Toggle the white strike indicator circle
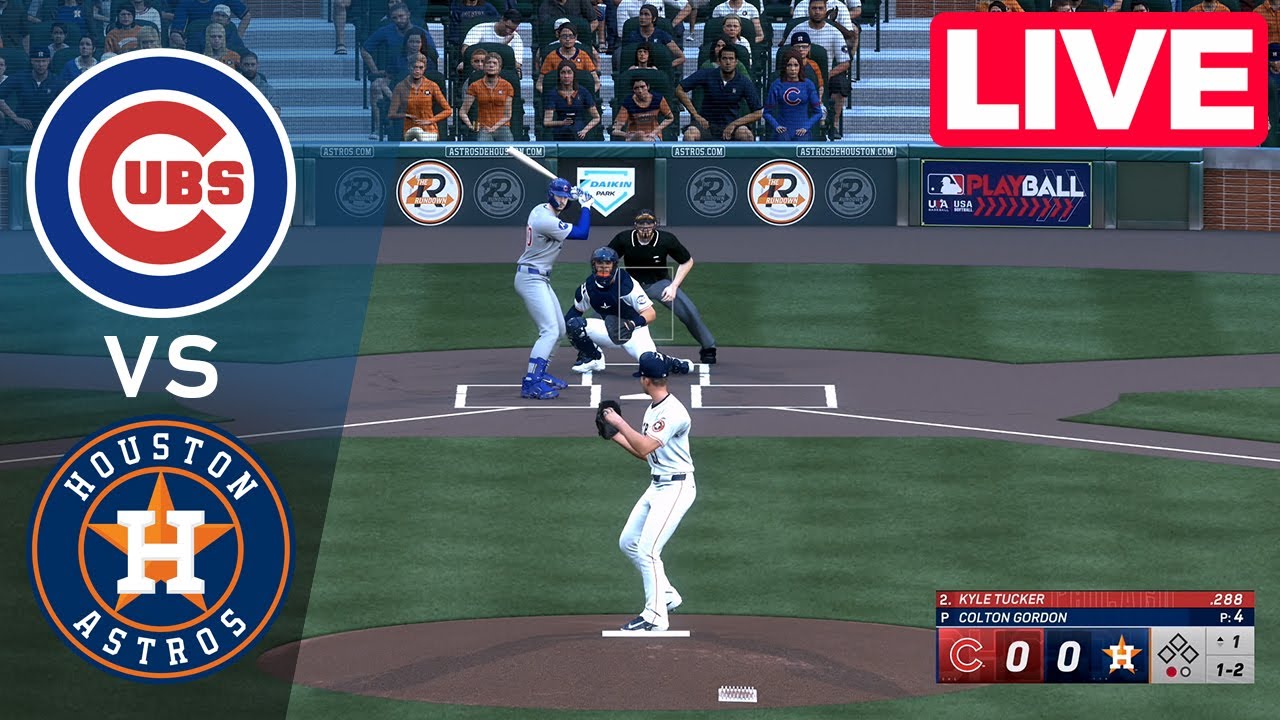The width and height of the screenshot is (1280, 720). (x=1186, y=672)
